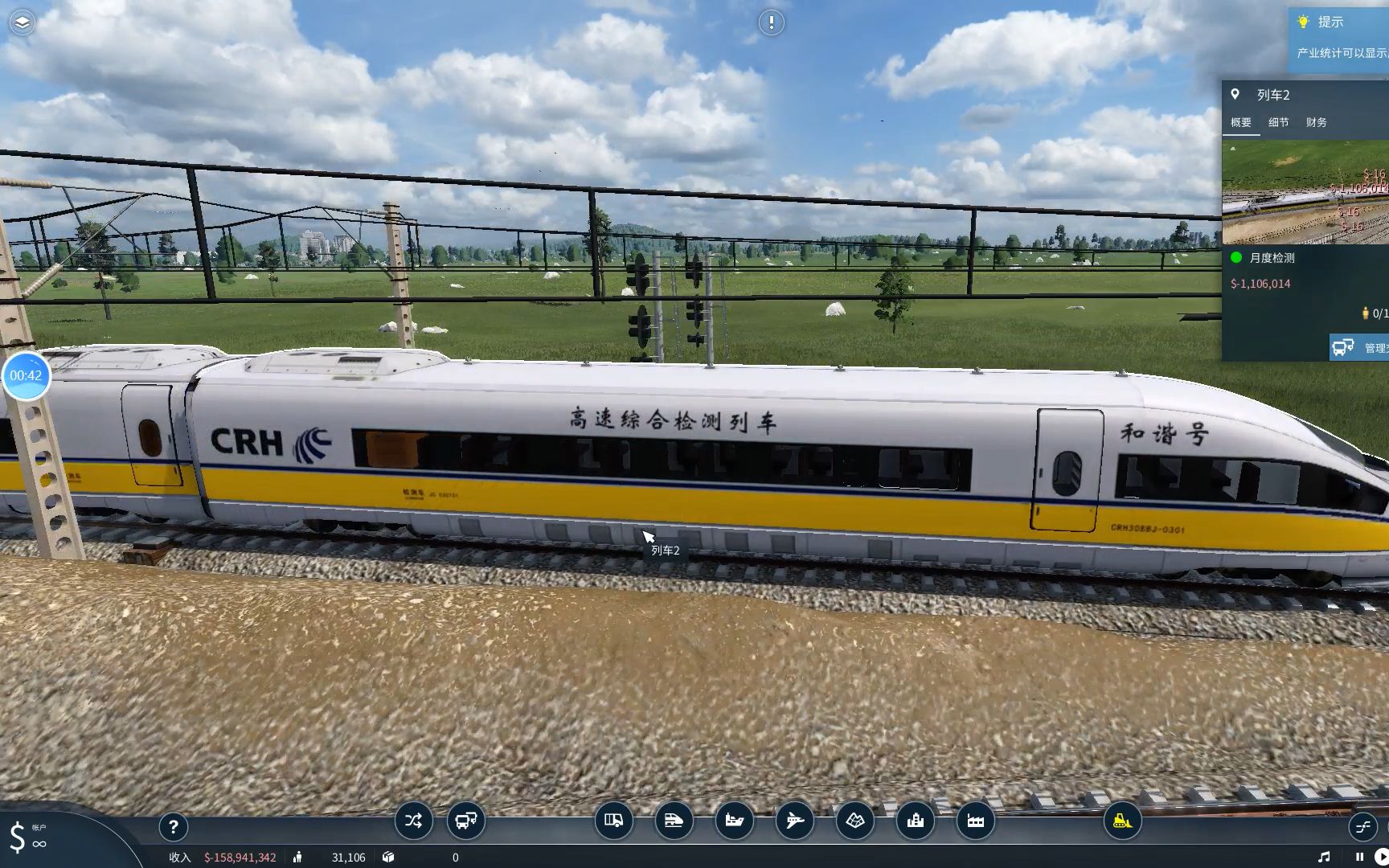Open the town information tool
The image size is (1389, 868).
point(916,821)
